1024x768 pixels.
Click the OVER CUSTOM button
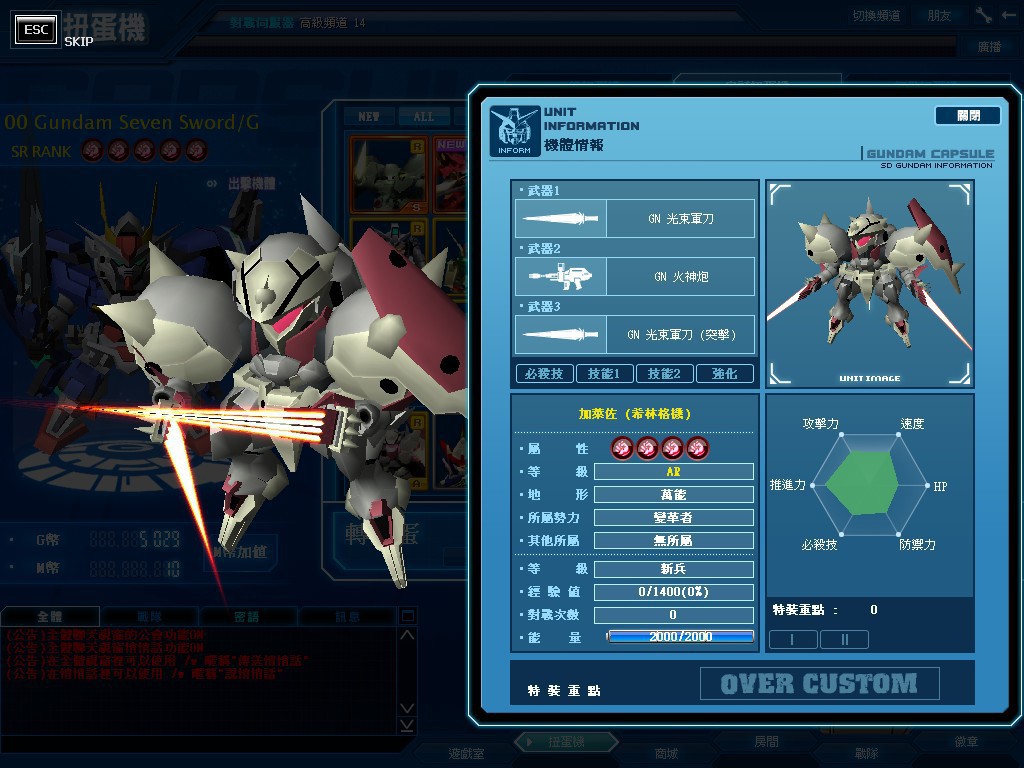pyautogui.click(x=819, y=684)
